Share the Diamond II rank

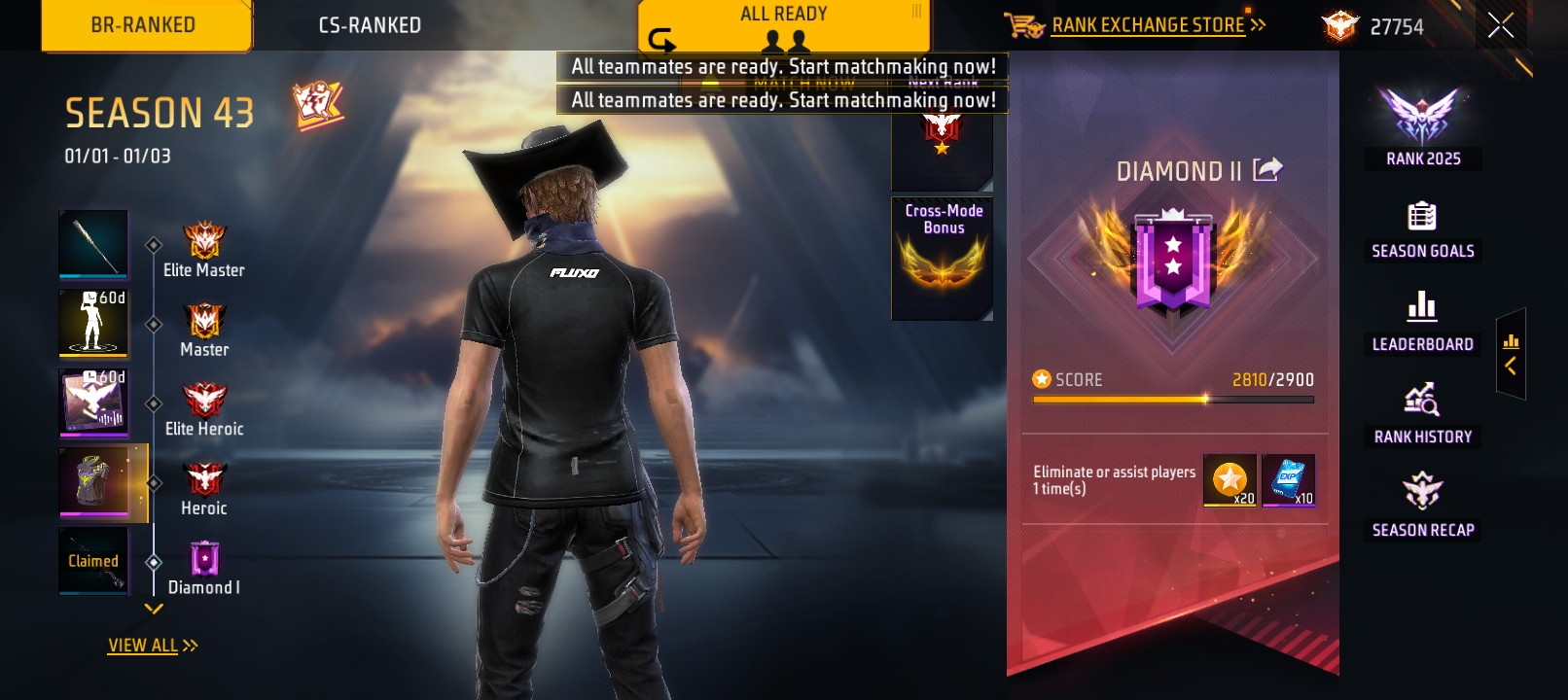1267,170
